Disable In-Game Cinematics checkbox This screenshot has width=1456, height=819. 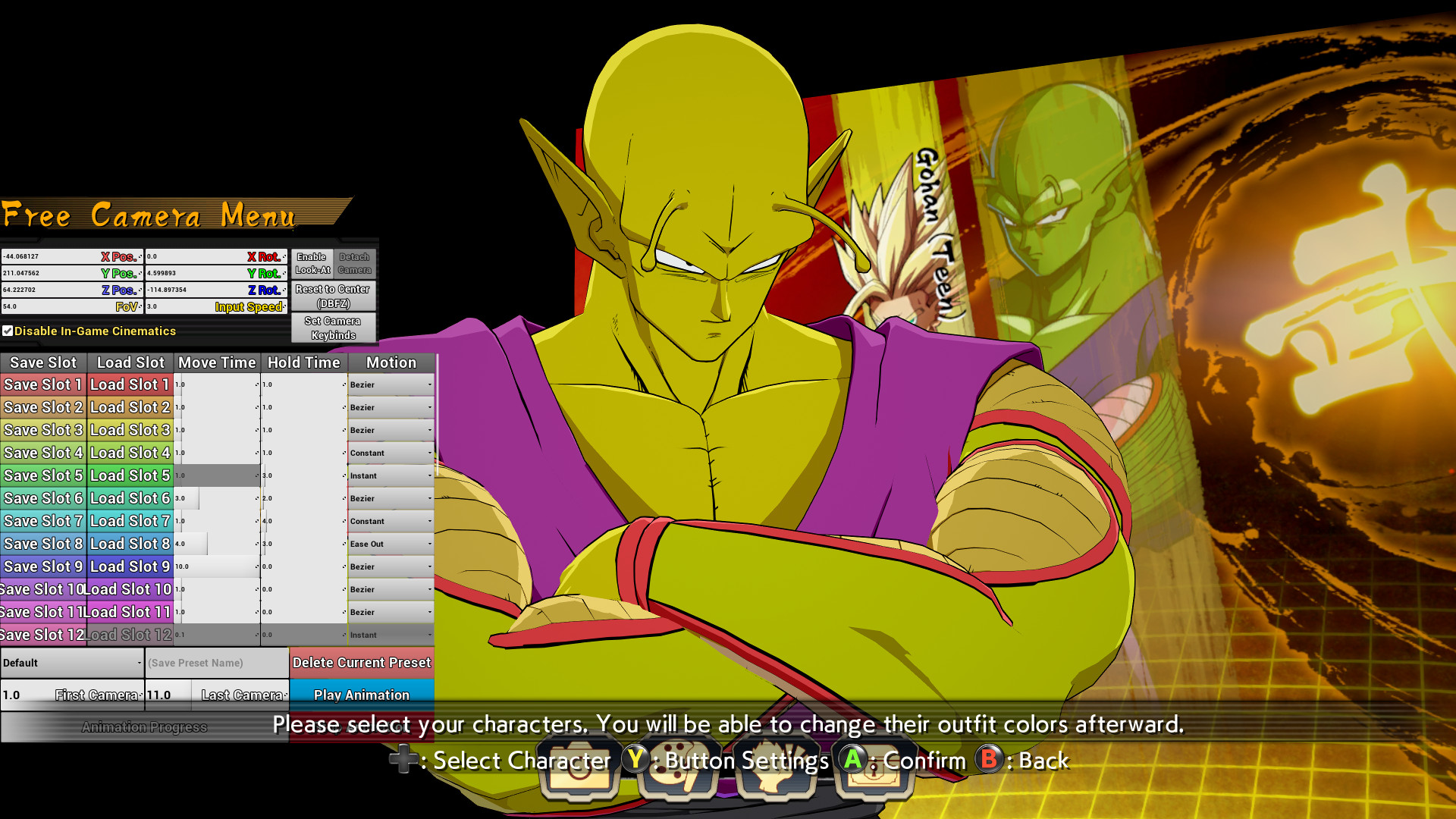tap(8, 331)
